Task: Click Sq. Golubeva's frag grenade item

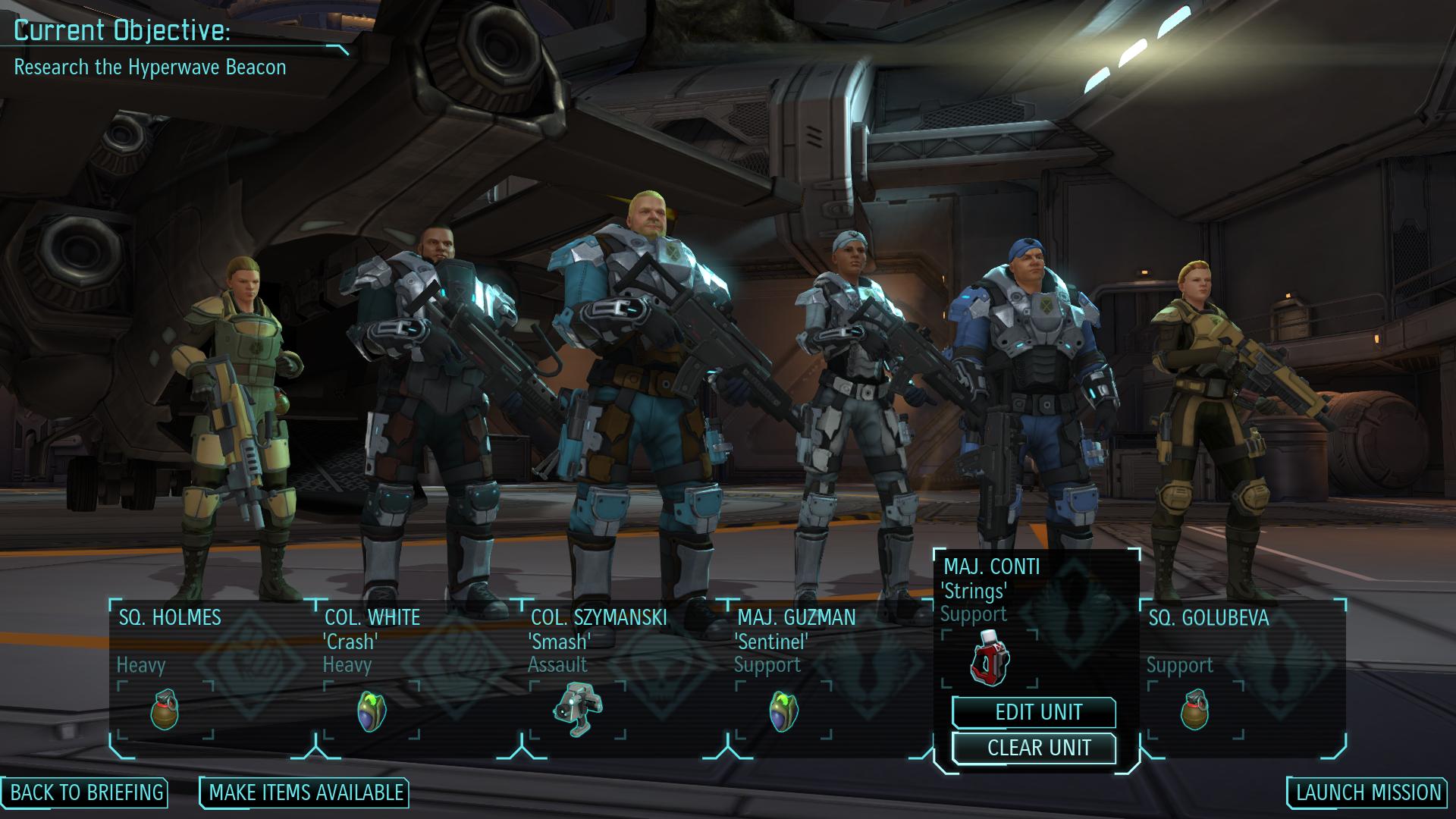Action: click(x=1195, y=710)
